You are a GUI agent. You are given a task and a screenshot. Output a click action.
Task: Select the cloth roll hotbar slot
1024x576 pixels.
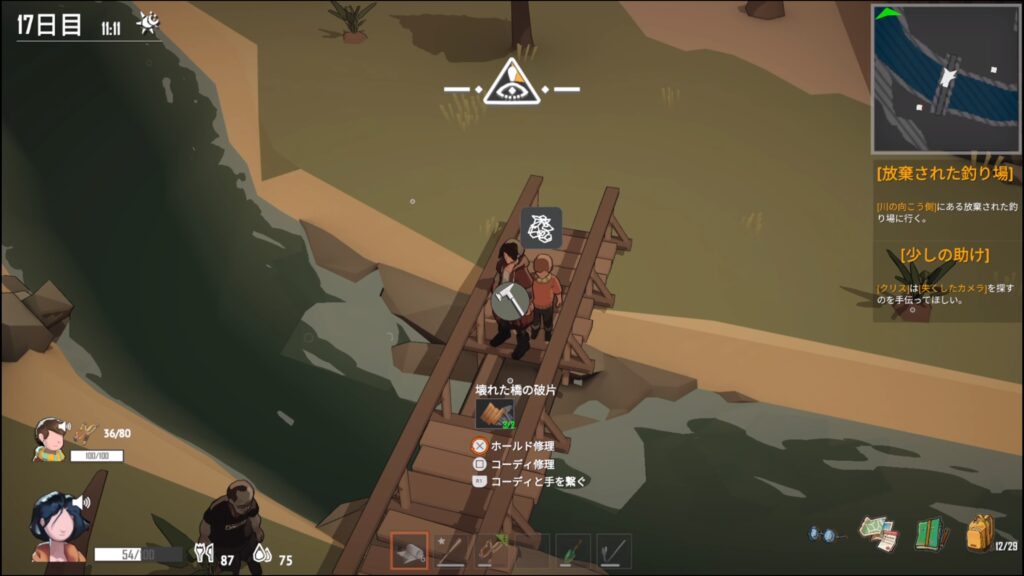click(x=409, y=552)
